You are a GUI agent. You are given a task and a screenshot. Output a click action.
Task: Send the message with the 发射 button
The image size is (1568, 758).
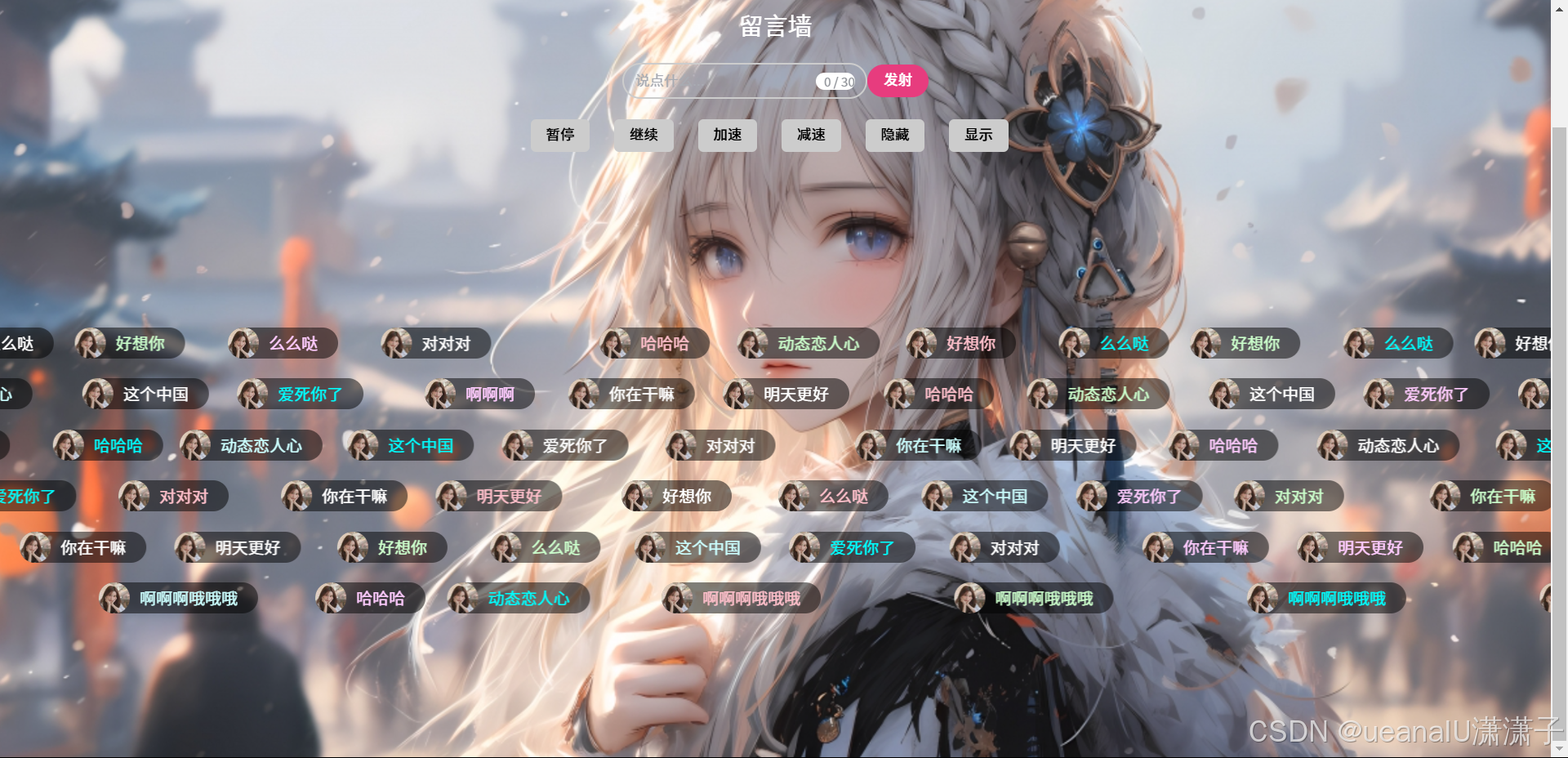(897, 81)
